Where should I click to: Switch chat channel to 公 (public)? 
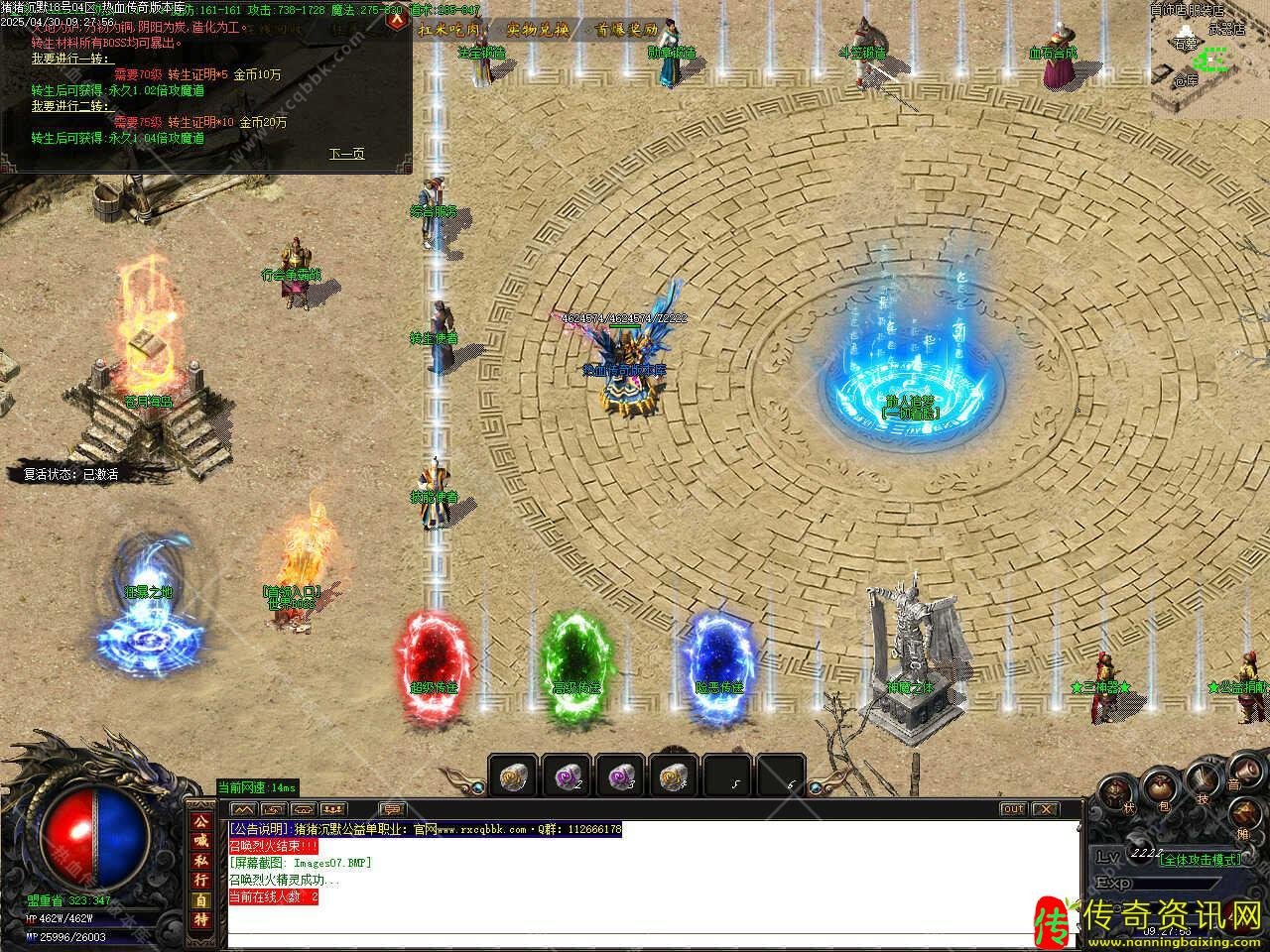click(201, 821)
